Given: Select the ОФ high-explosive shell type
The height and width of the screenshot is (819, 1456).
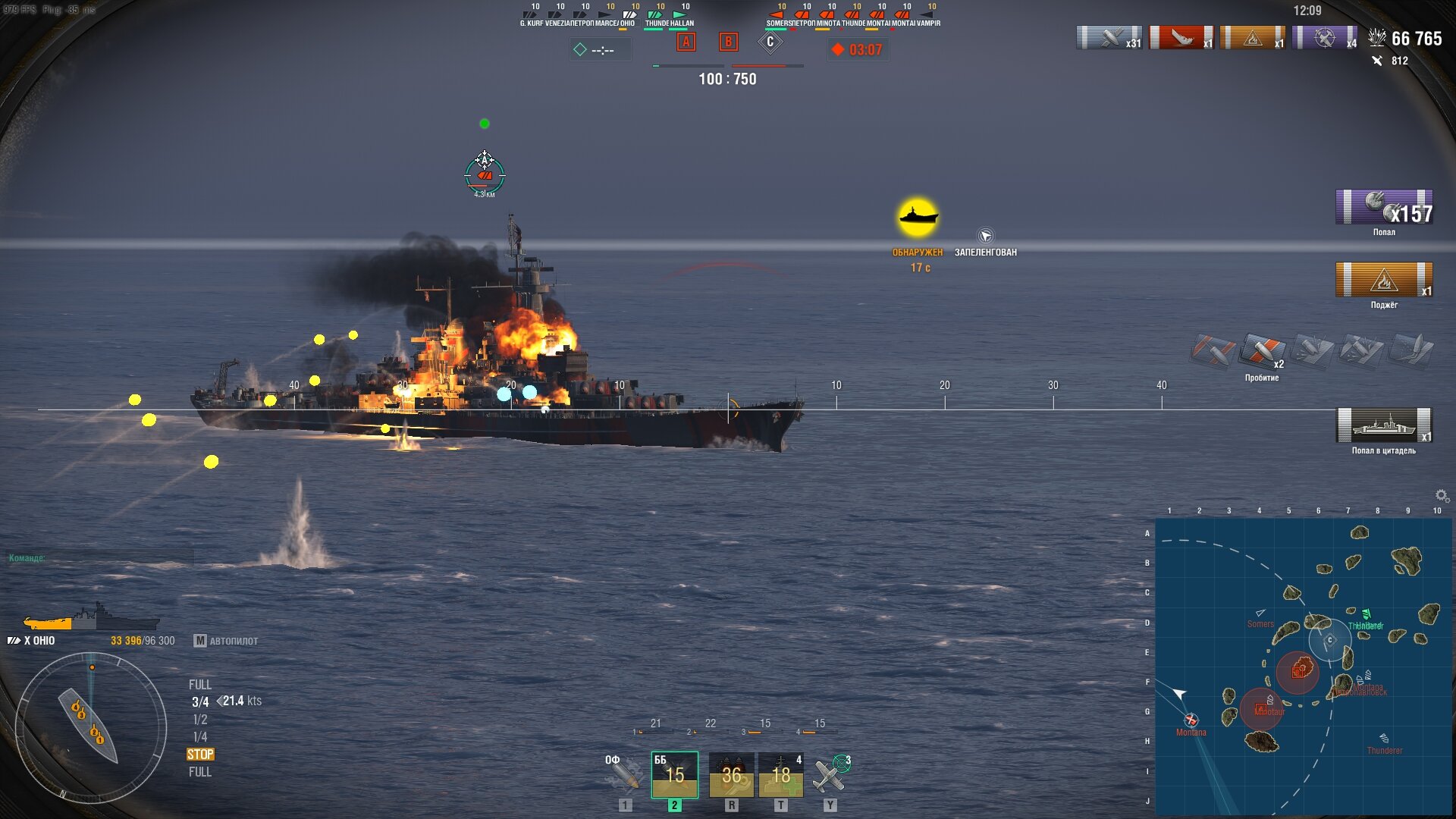Looking at the screenshot, I should point(624,774).
